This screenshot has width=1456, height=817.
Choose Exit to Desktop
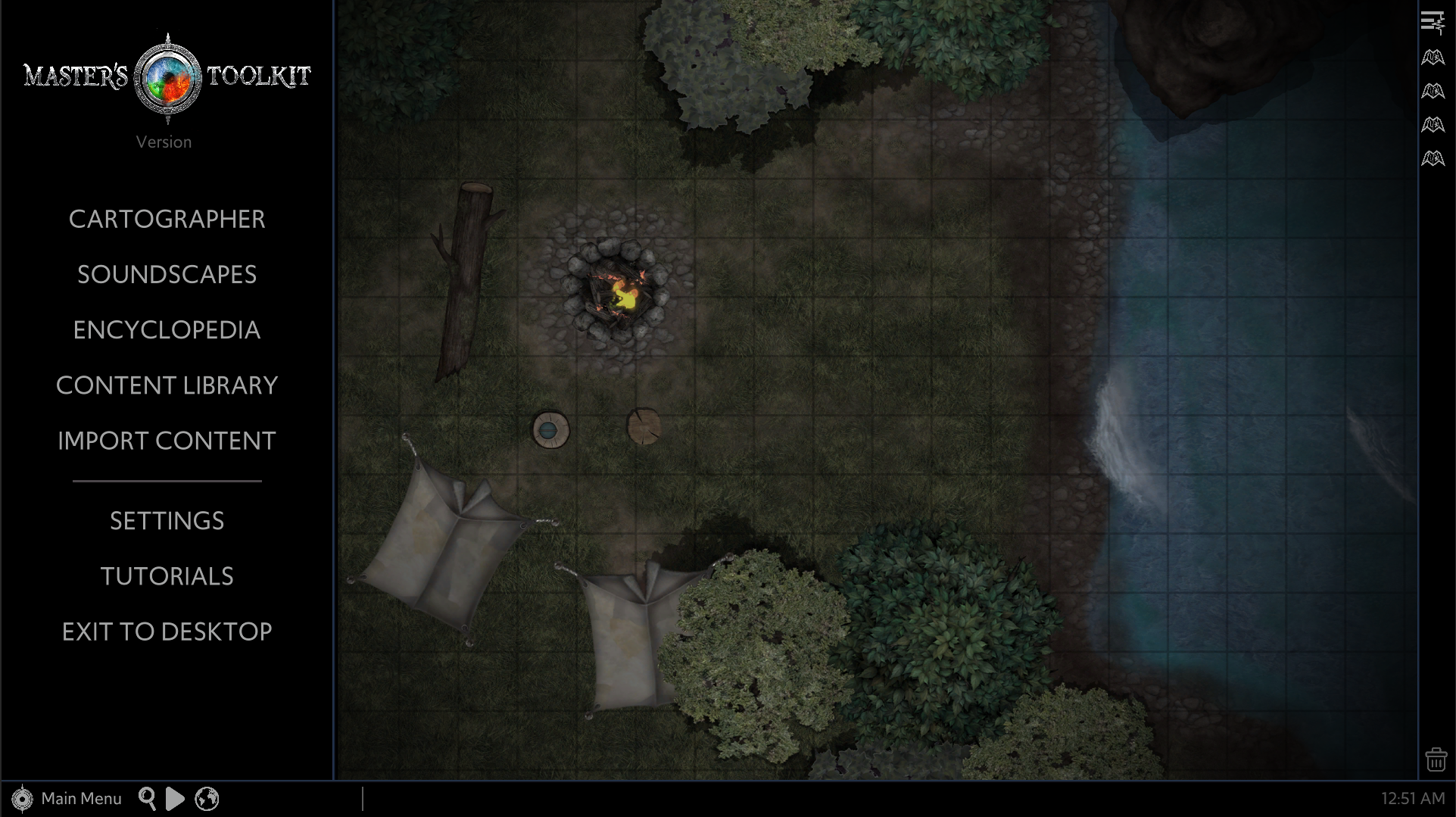[x=167, y=631]
